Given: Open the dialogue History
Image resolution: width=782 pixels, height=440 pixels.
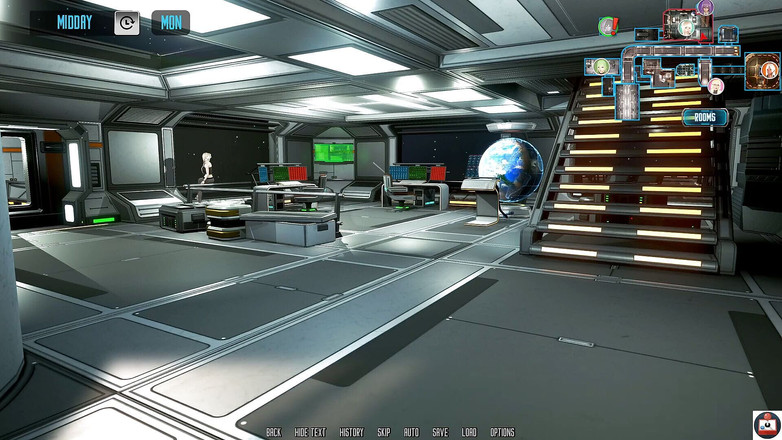Looking at the screenshot, I should click(x=351, y=432).
